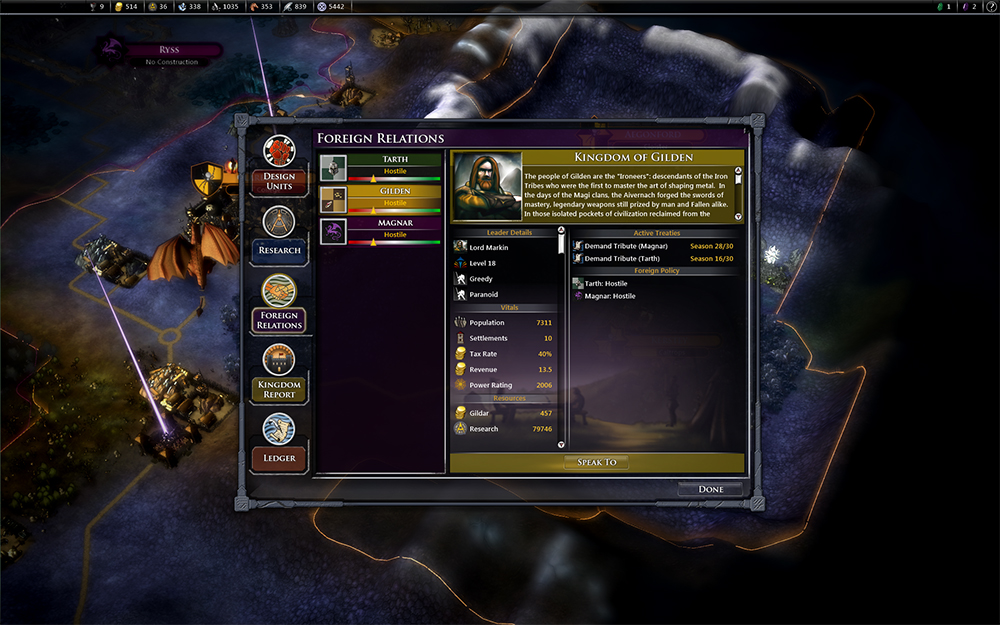The width and height of the screenshot is (1000, 625).
Task: Click the Lord Markin leader portrait
Action: click(x=486, y=187)
